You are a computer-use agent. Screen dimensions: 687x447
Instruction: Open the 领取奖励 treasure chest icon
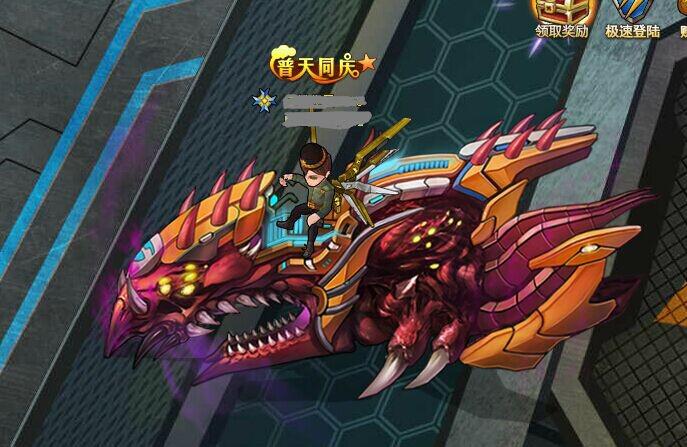click(562, 12)
